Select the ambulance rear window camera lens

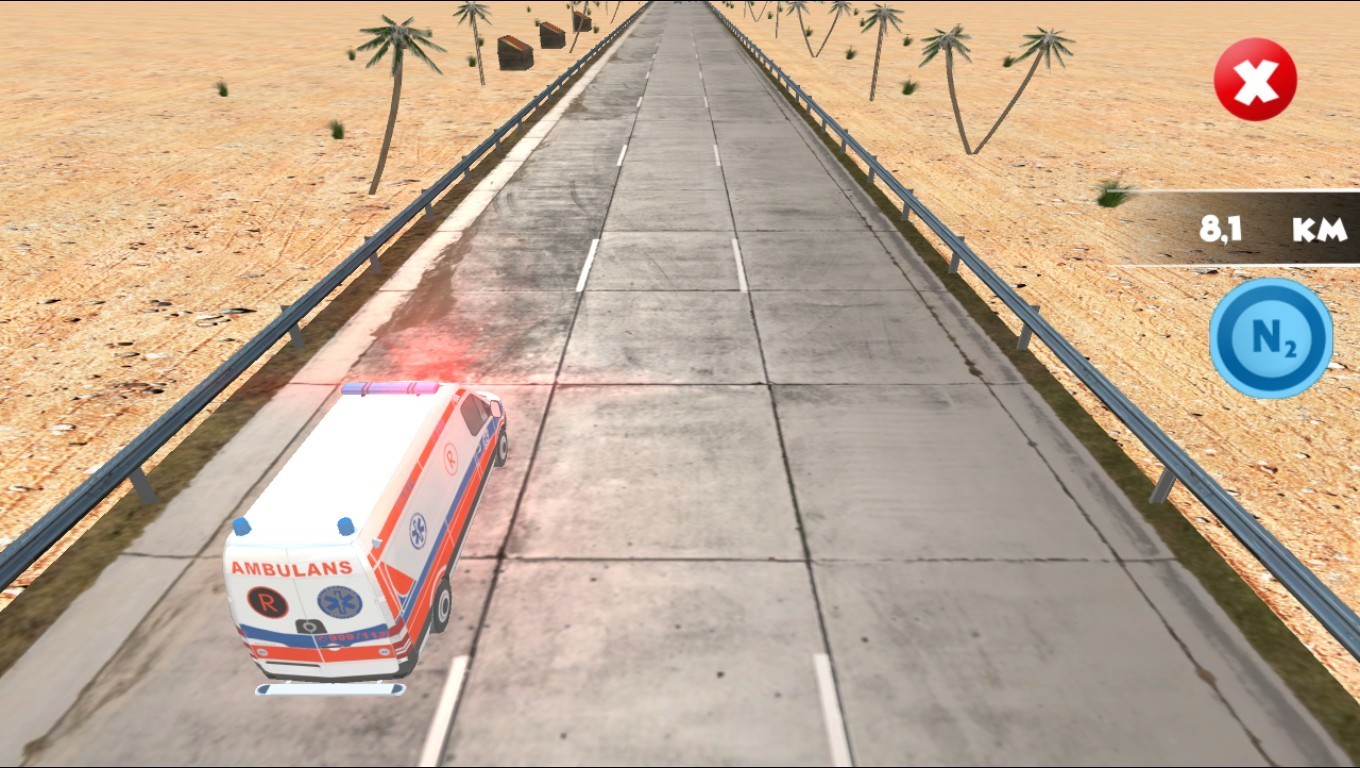[x=308, y=625]
